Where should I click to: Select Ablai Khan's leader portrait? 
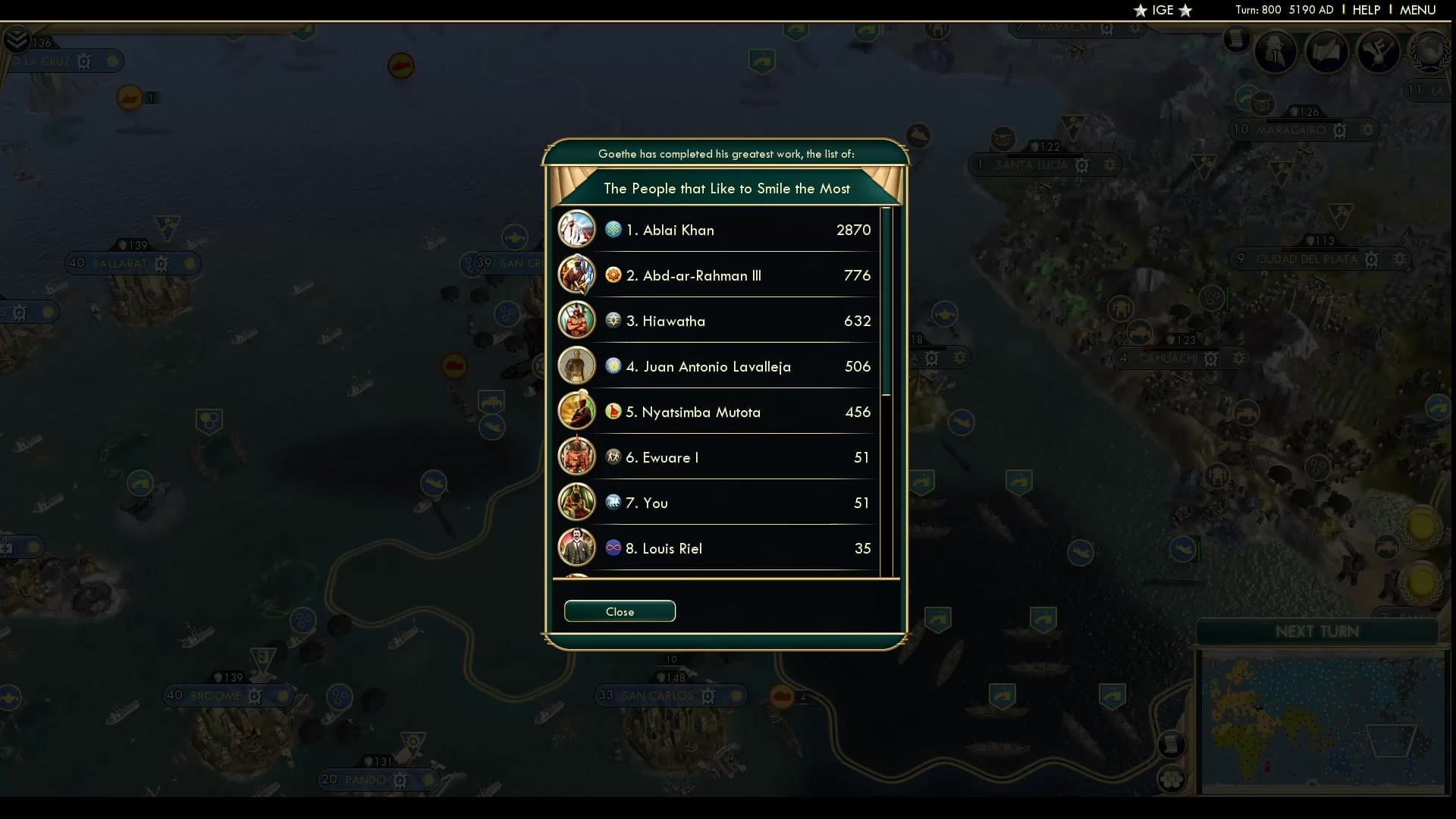(577, 229)
